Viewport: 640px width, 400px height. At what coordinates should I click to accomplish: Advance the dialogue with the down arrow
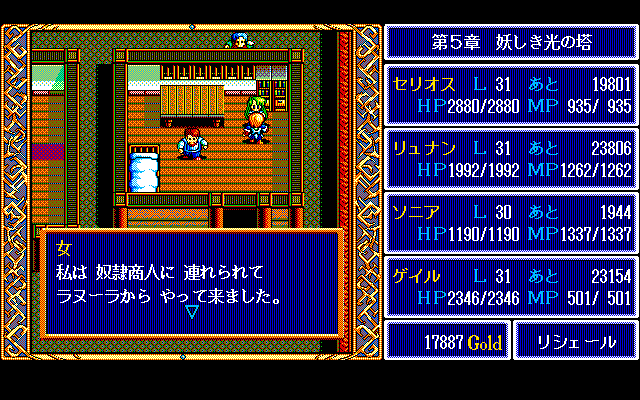click(x=192, y=312)
